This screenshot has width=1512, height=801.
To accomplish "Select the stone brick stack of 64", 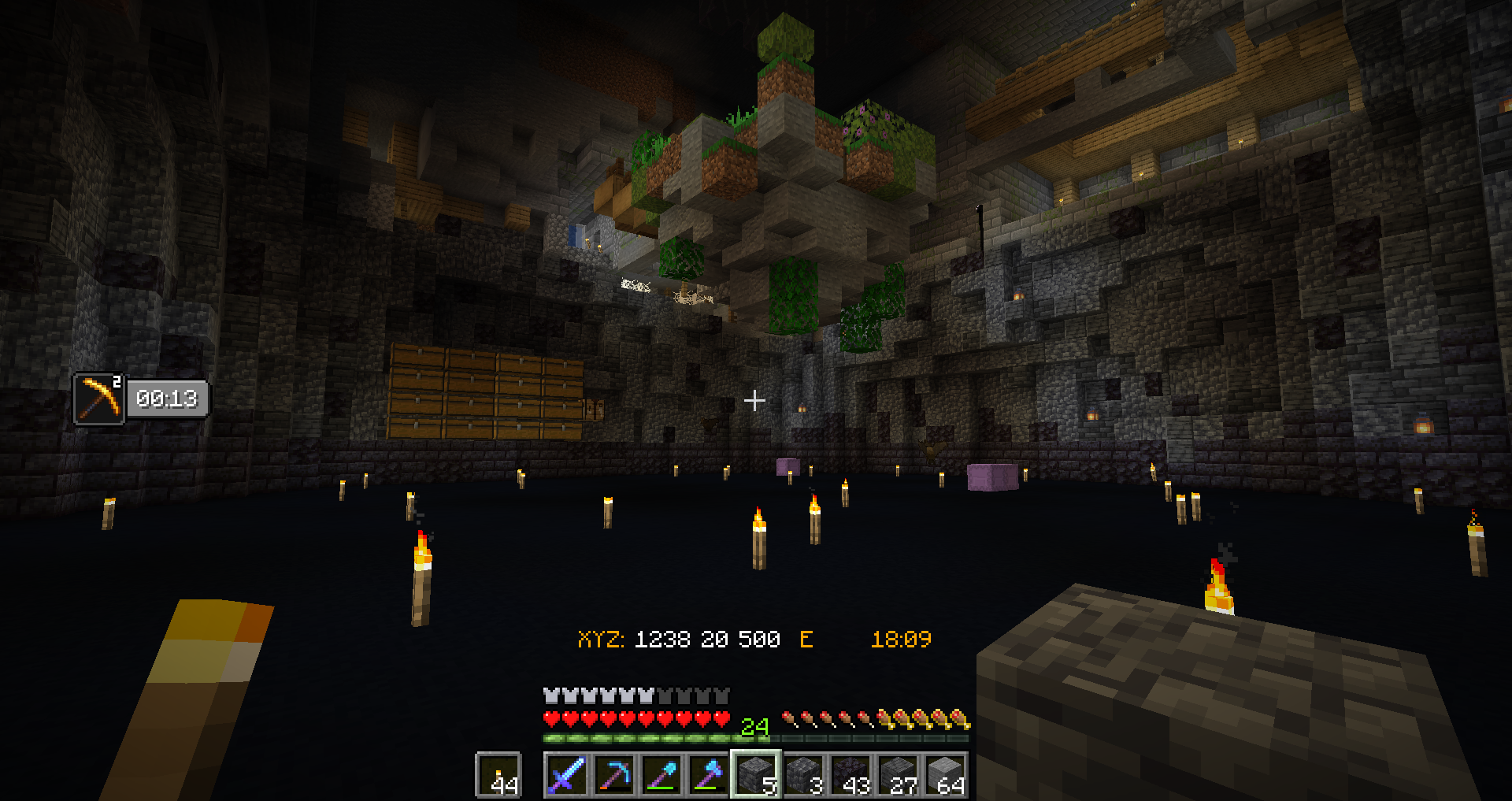I will 945,775.
